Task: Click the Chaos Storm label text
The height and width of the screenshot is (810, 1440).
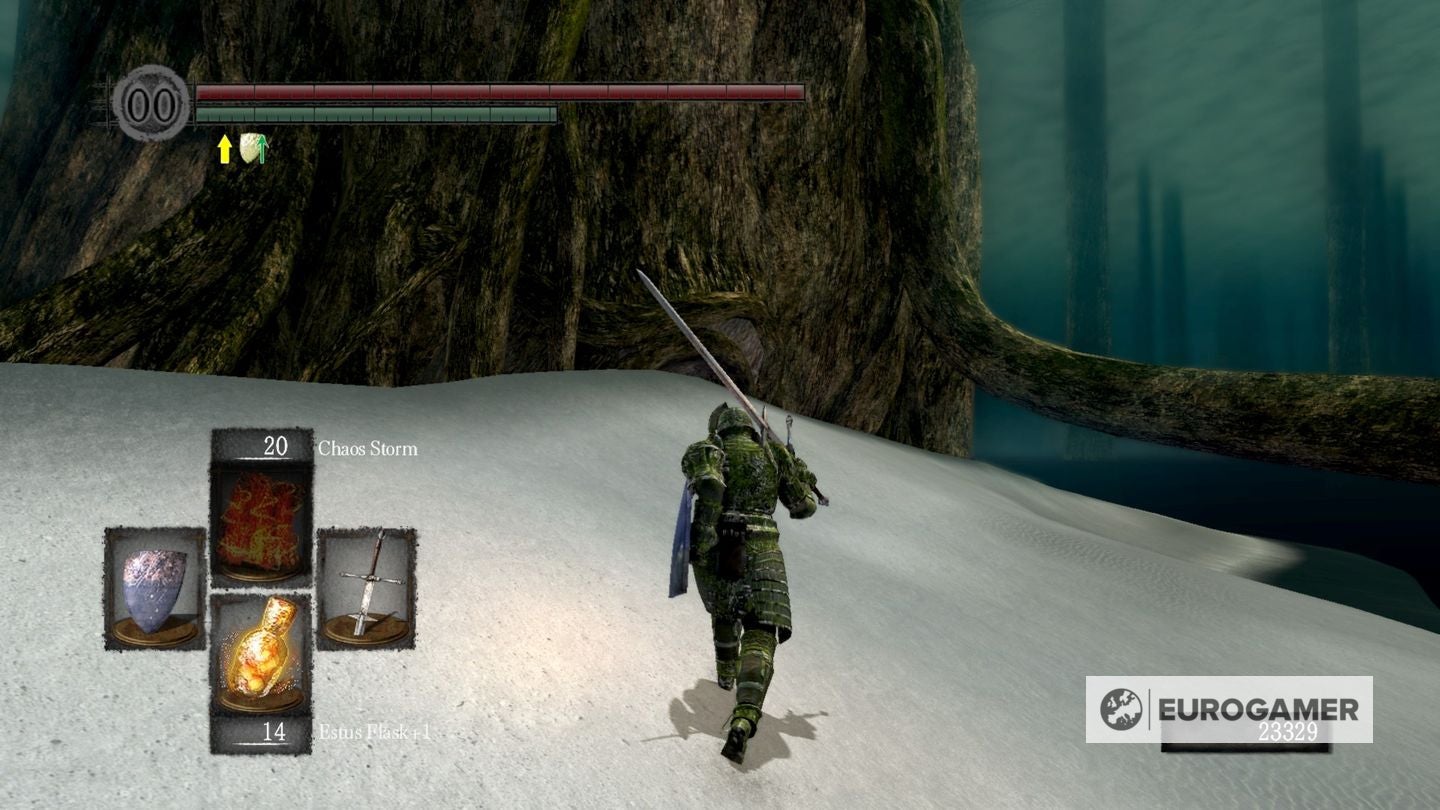Action: pos(370,449)
